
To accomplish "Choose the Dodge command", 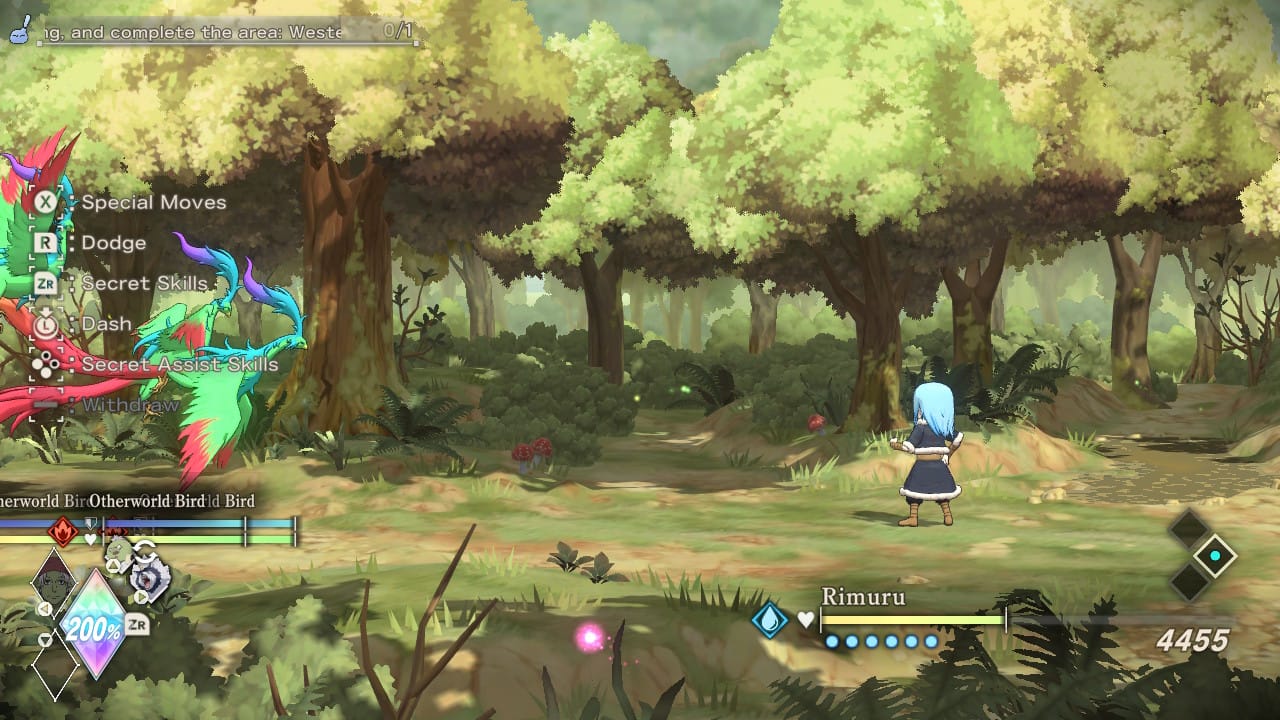I will tap(113, 243).
